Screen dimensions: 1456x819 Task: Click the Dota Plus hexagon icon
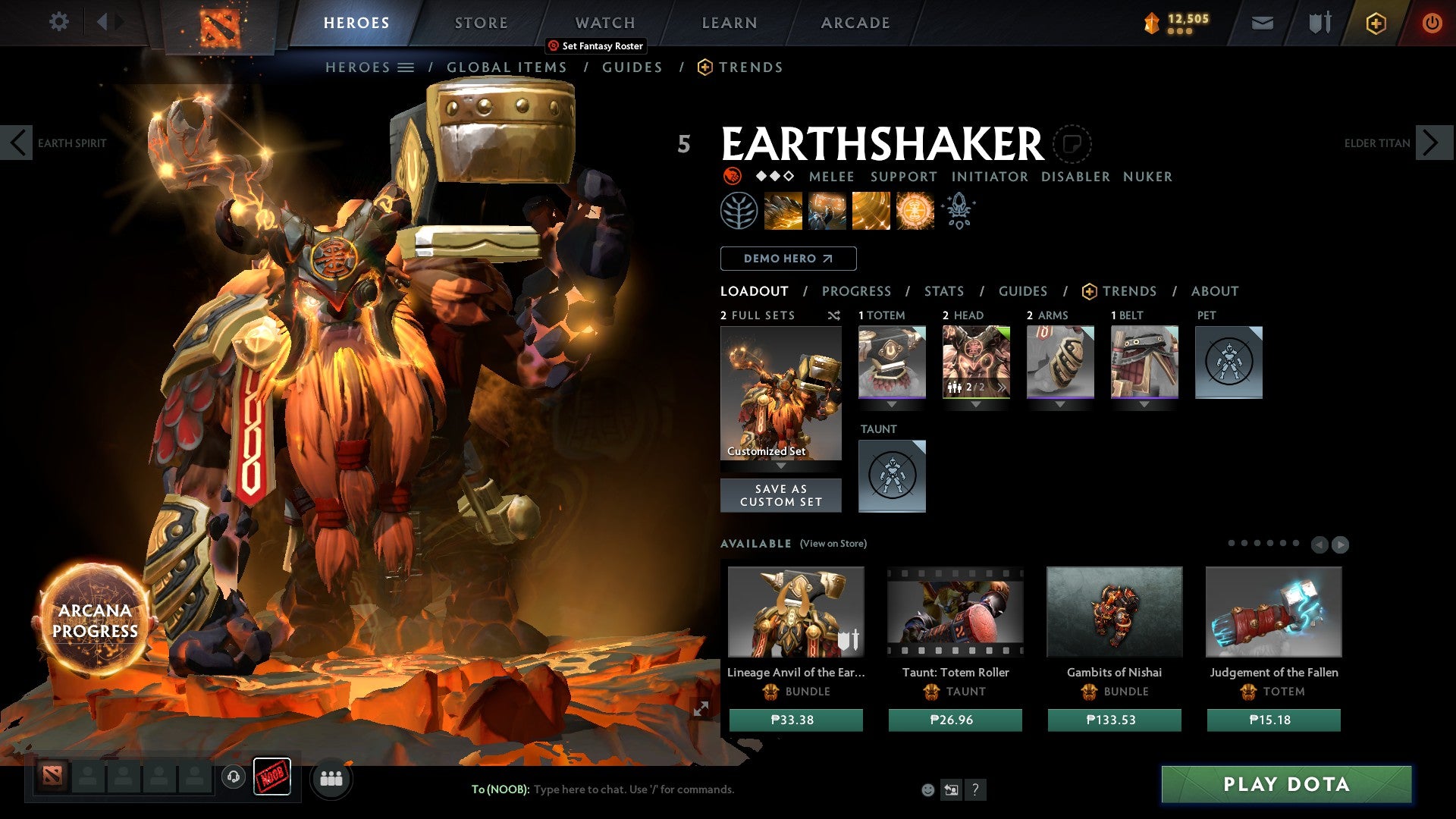click(x=1376, y=22)
